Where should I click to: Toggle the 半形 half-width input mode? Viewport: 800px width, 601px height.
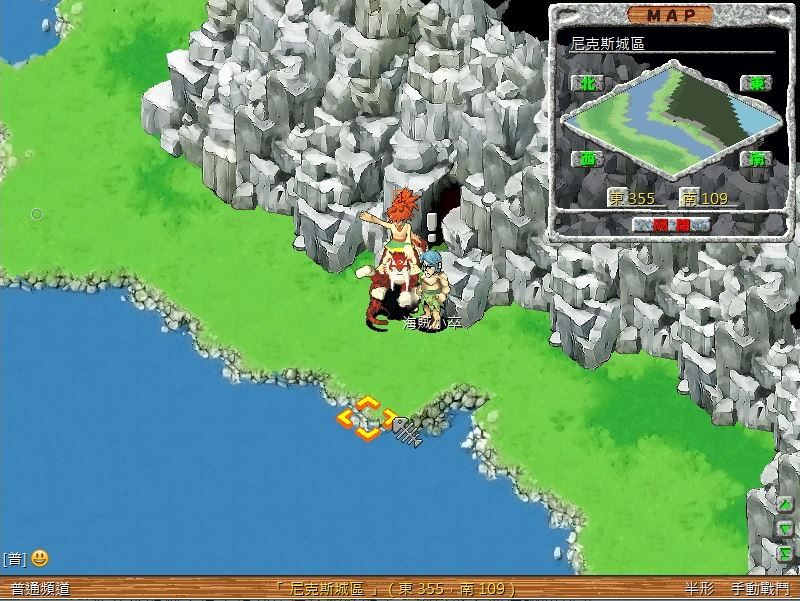(698, 589)
